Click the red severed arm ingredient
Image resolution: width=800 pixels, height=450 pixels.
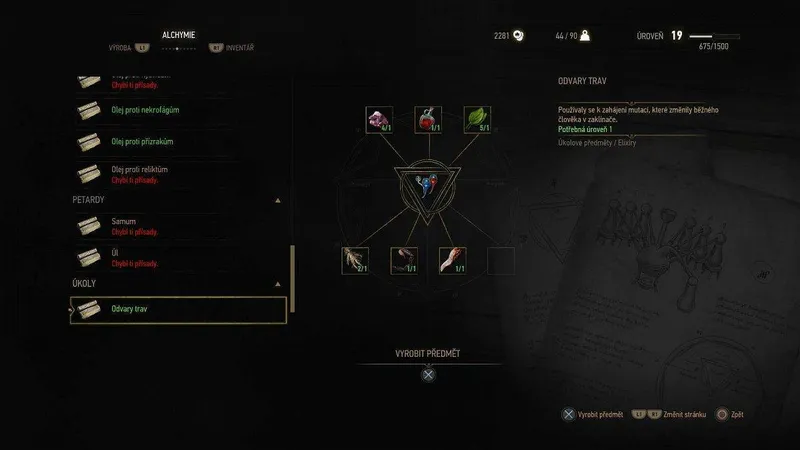(x=453, y=261)
